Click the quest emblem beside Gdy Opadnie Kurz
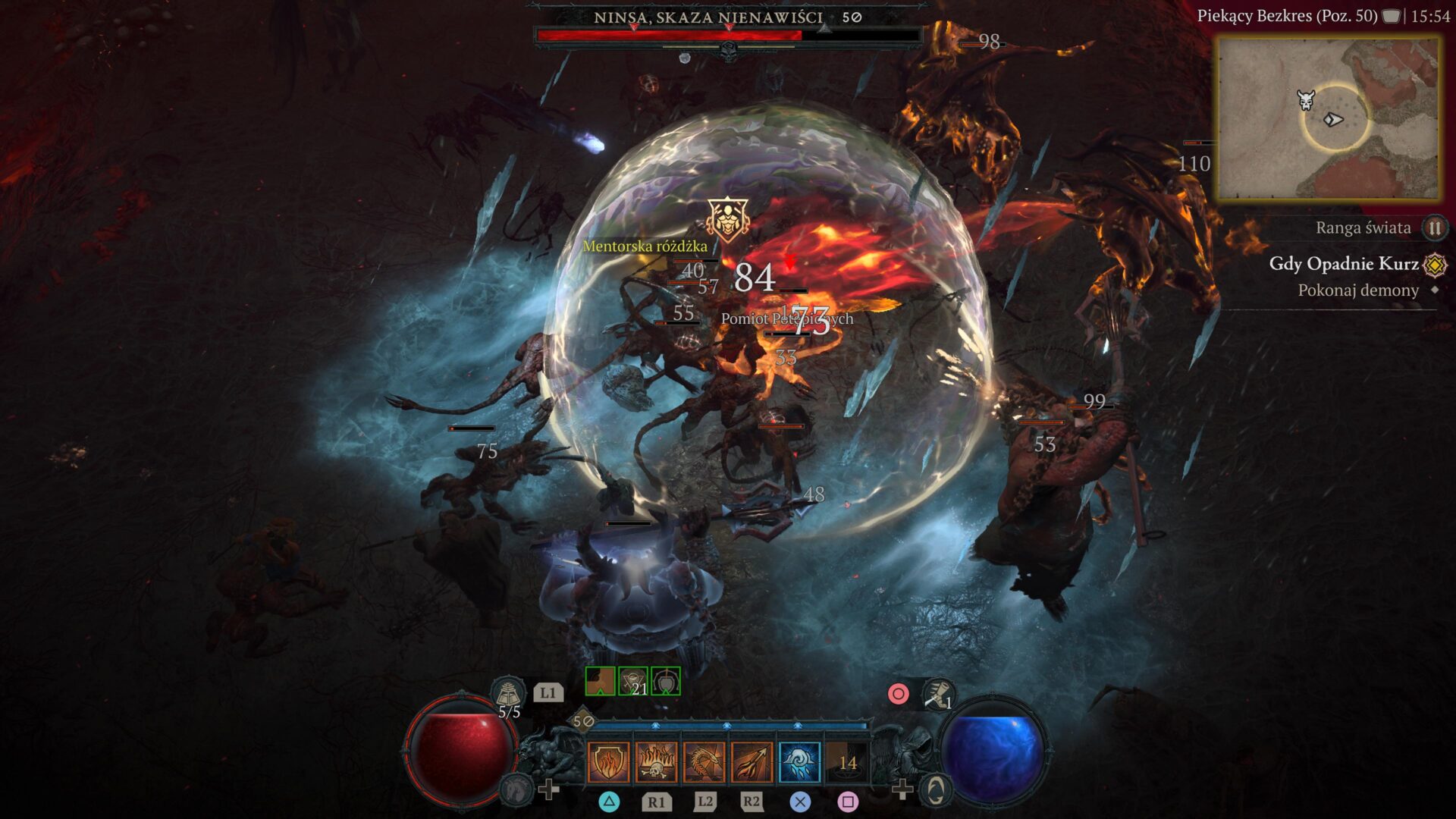 1434,265
